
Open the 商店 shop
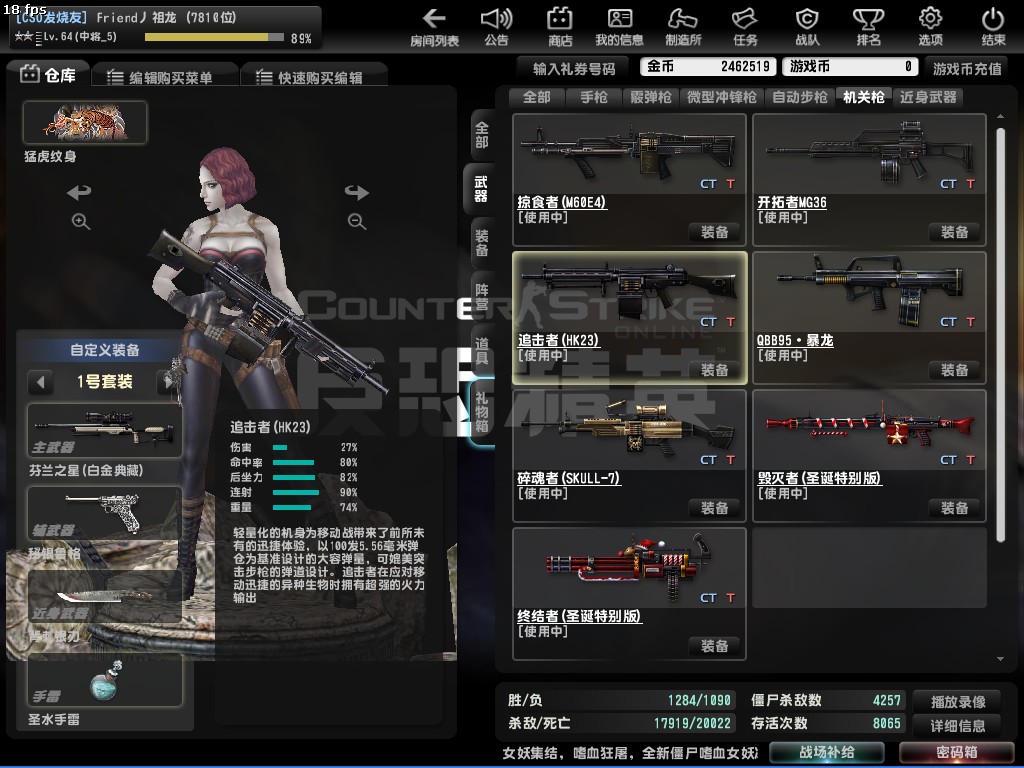coord(560,27)
